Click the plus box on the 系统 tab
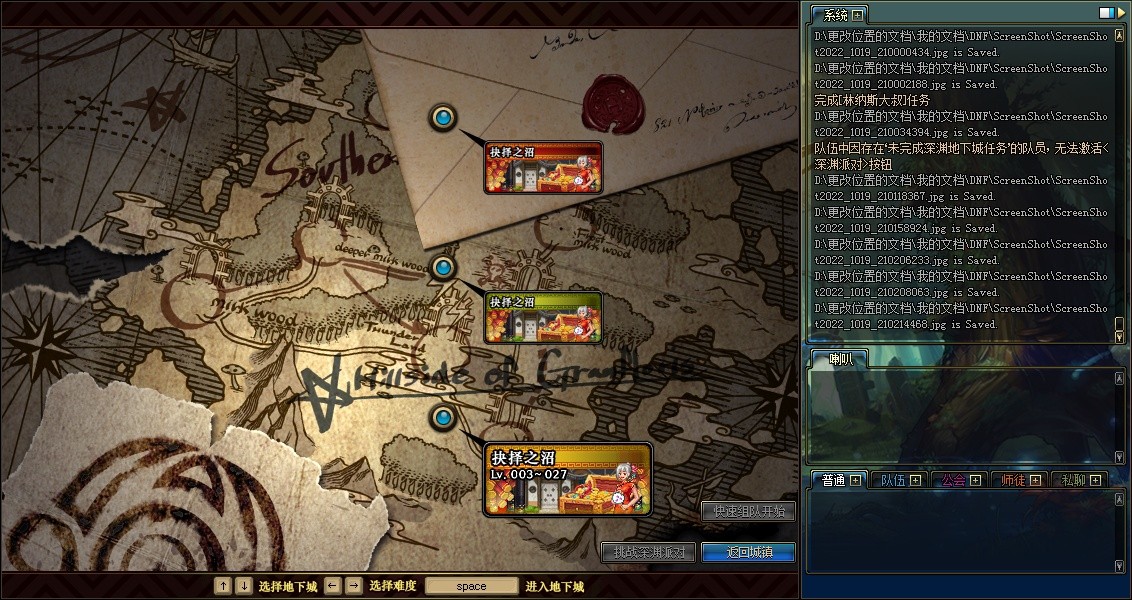1132x600 pixels. [x=857, y=15]
